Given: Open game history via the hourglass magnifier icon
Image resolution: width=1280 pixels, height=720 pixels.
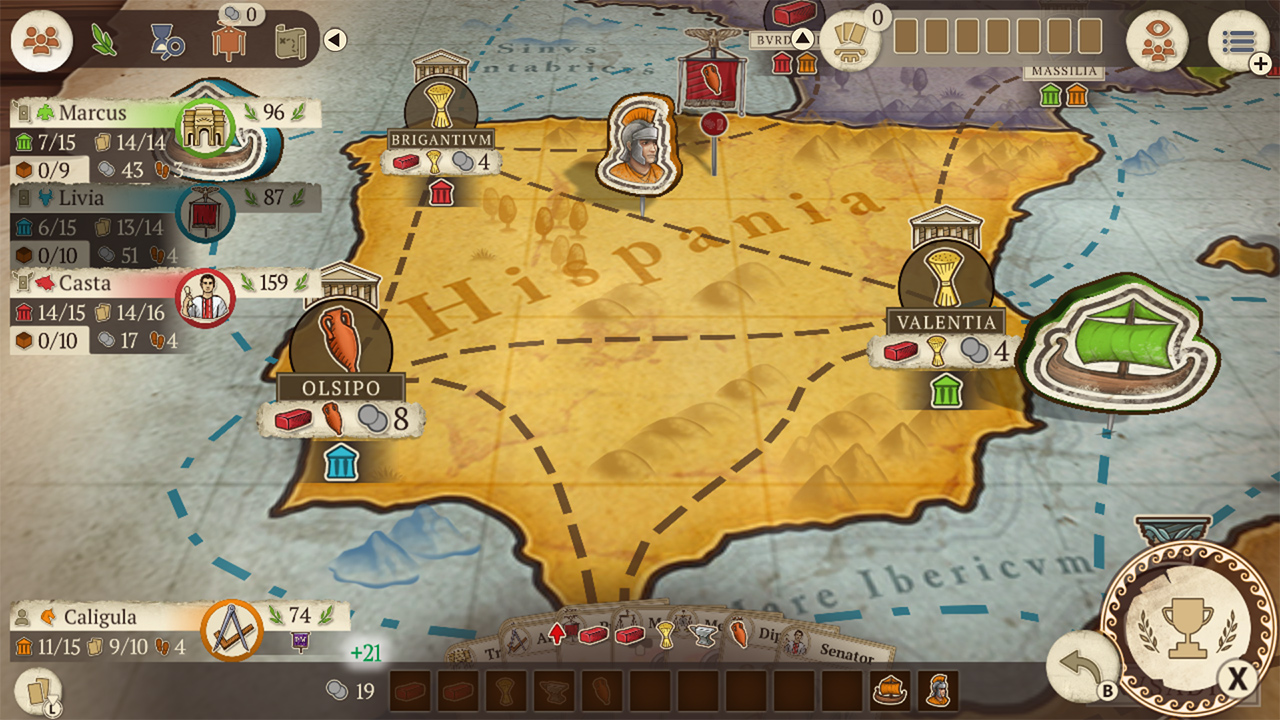Looking at the screenshot, I should [166, 42].
